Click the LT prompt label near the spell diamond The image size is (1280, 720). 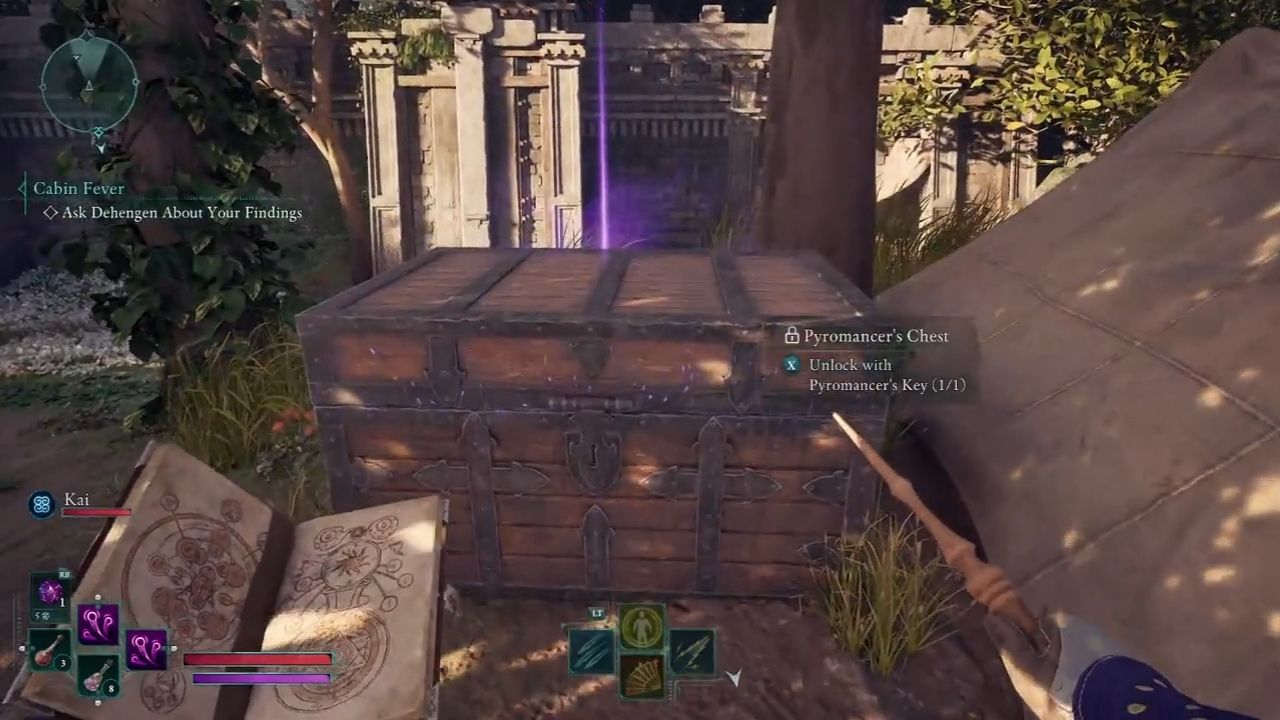pyautogui.click(x=597, y=613)
